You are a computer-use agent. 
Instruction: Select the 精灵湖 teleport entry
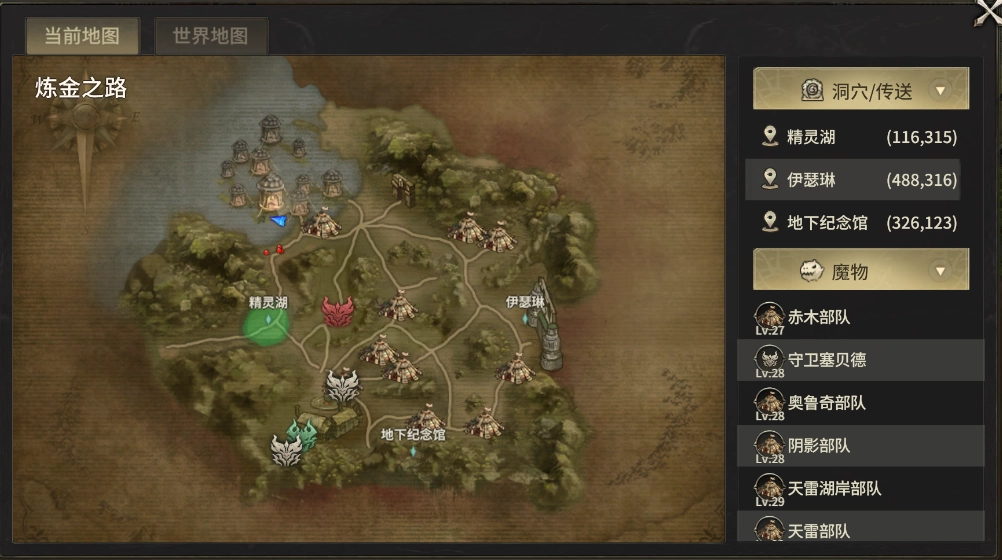click(860, 137)
